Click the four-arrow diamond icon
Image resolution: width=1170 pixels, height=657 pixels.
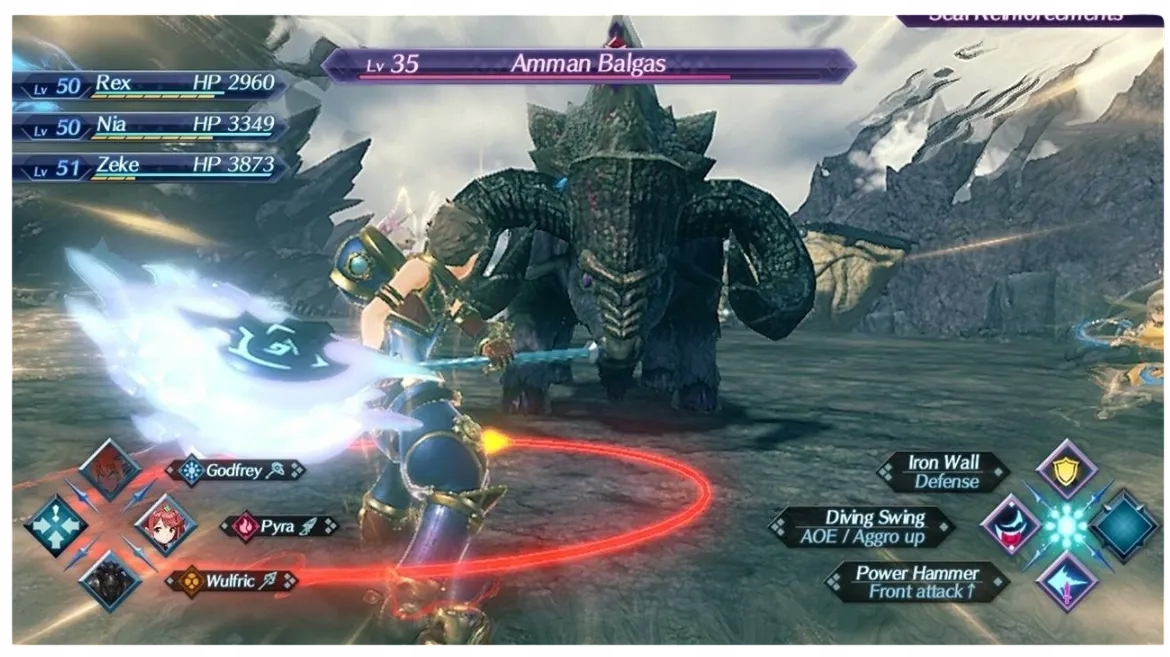[x=55, y=525]
